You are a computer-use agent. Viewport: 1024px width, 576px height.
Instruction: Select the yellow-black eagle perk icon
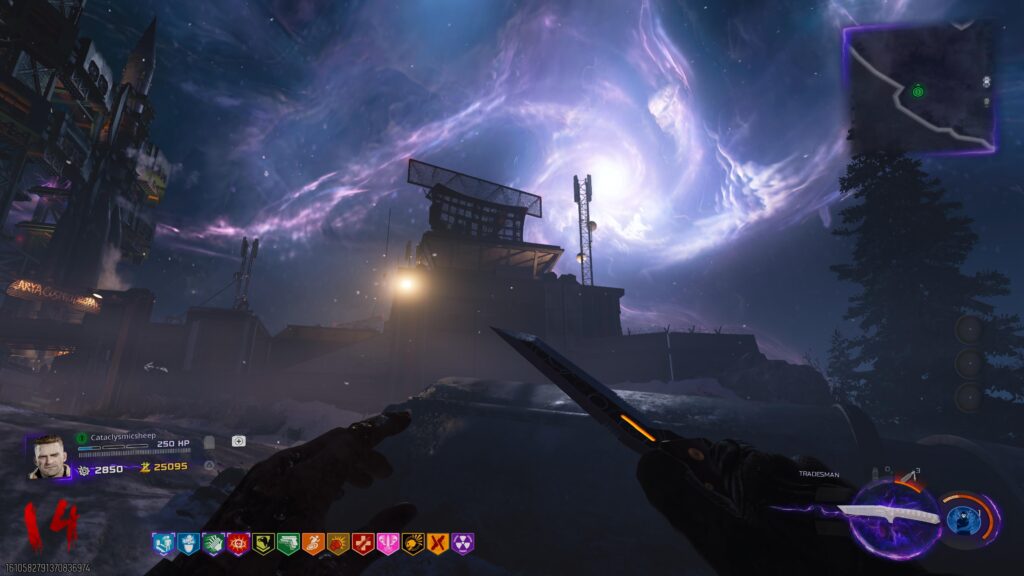pyautogui.click(x=262, y=543)
